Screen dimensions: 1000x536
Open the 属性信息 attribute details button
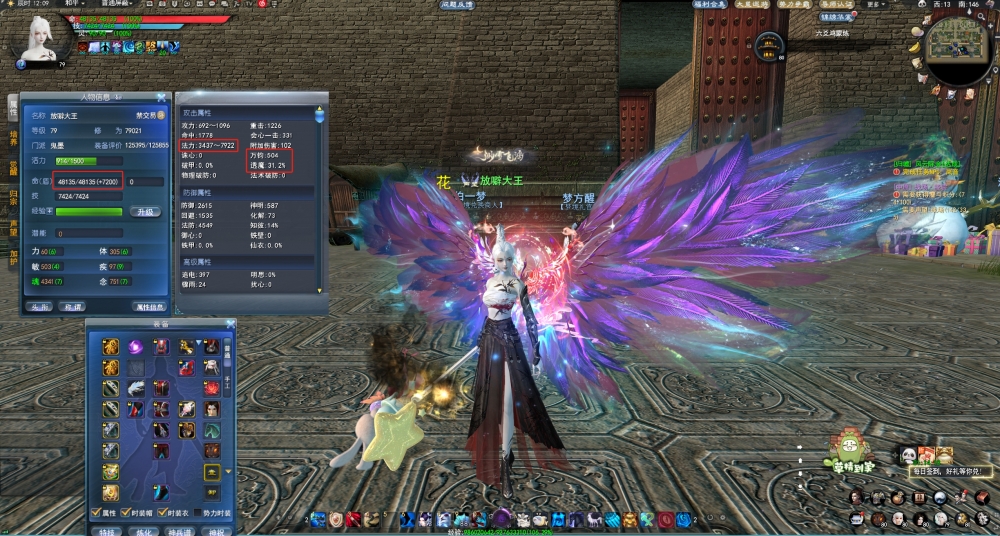point(149,307)
